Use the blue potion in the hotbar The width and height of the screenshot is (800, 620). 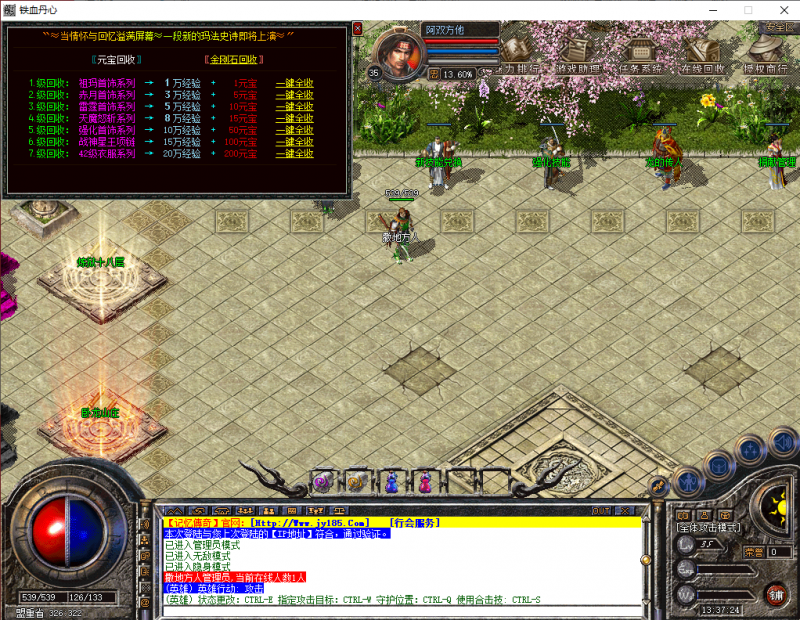tap(391, 482)
